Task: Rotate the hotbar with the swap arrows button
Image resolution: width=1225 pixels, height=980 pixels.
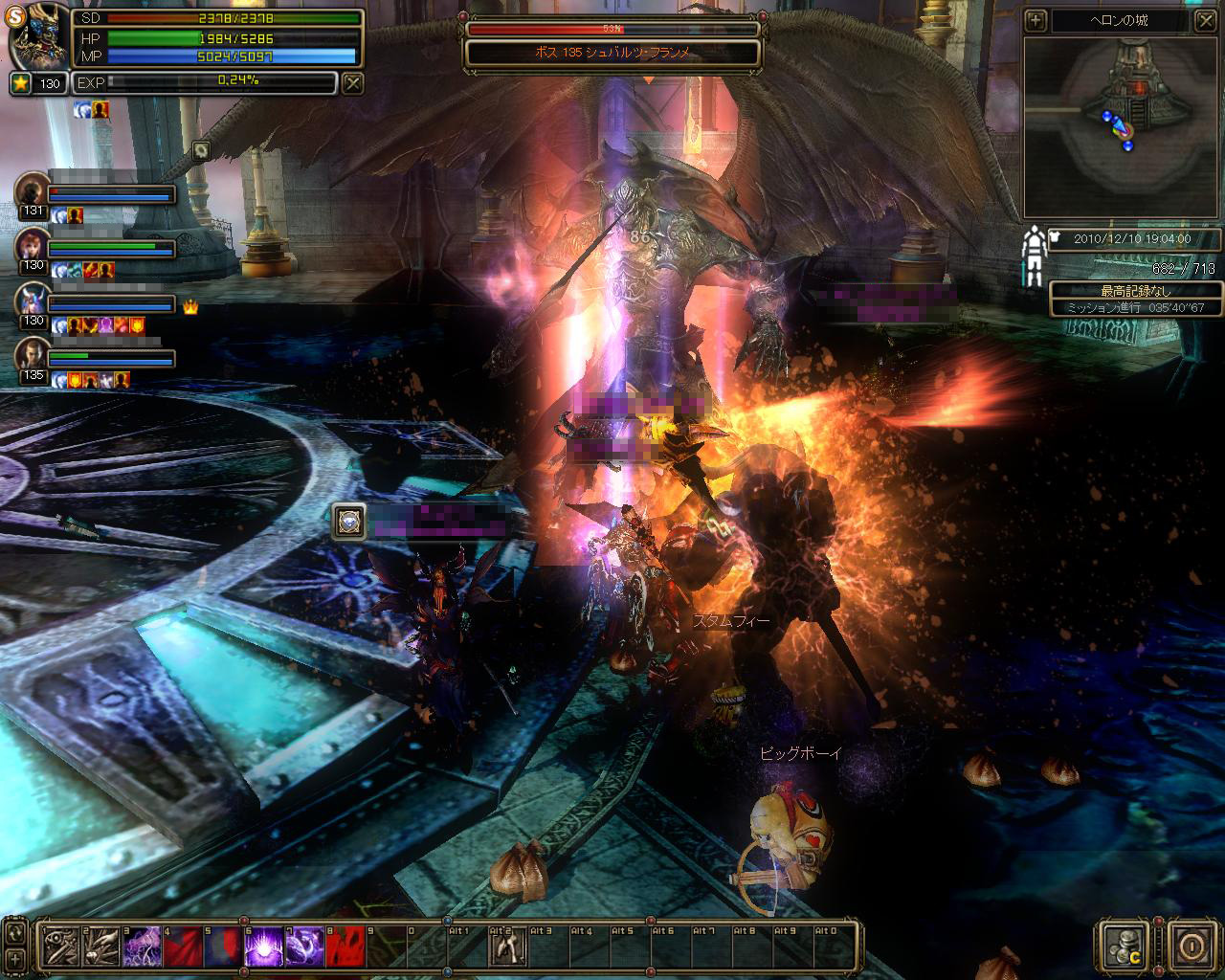Action: click(15, 931)
